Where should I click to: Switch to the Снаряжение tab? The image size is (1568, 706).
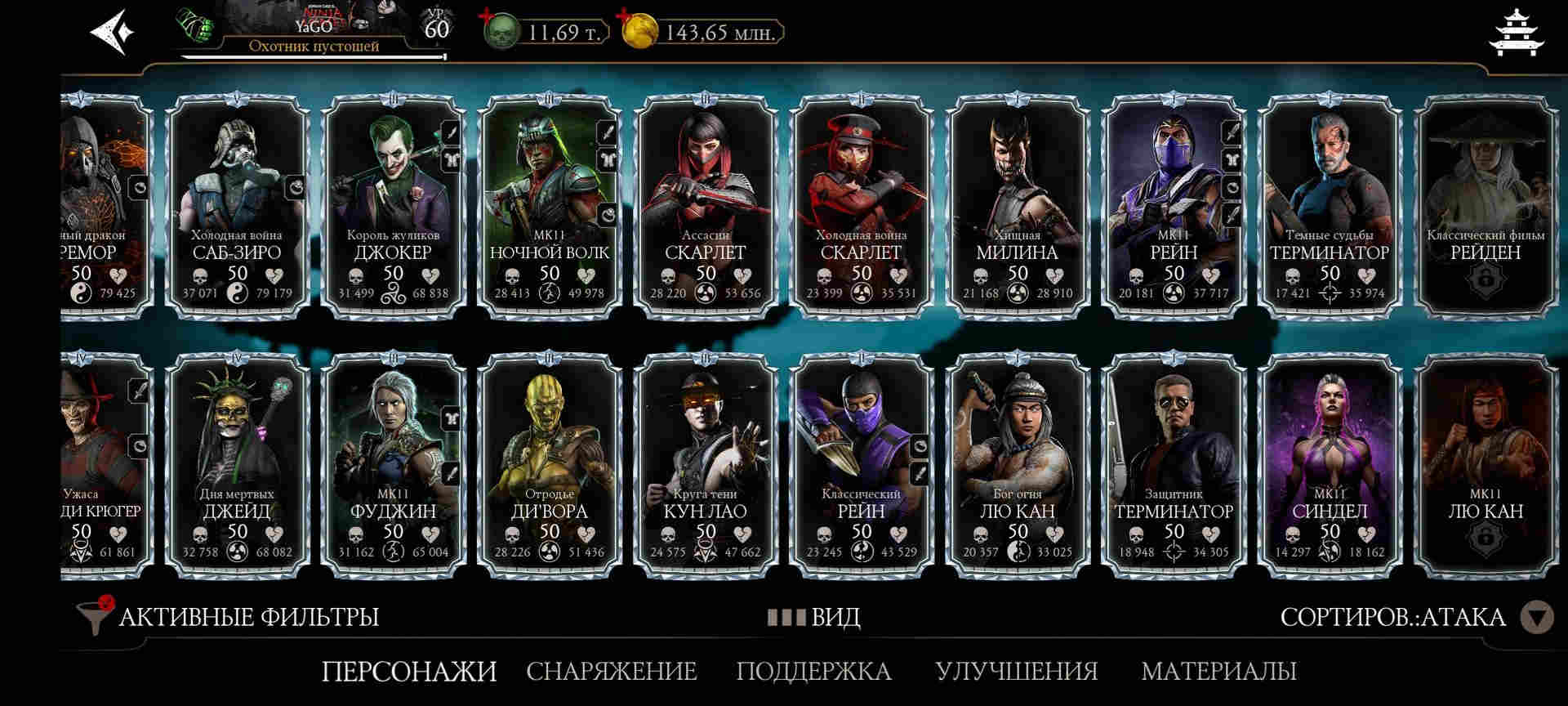[x=611, y=672]
